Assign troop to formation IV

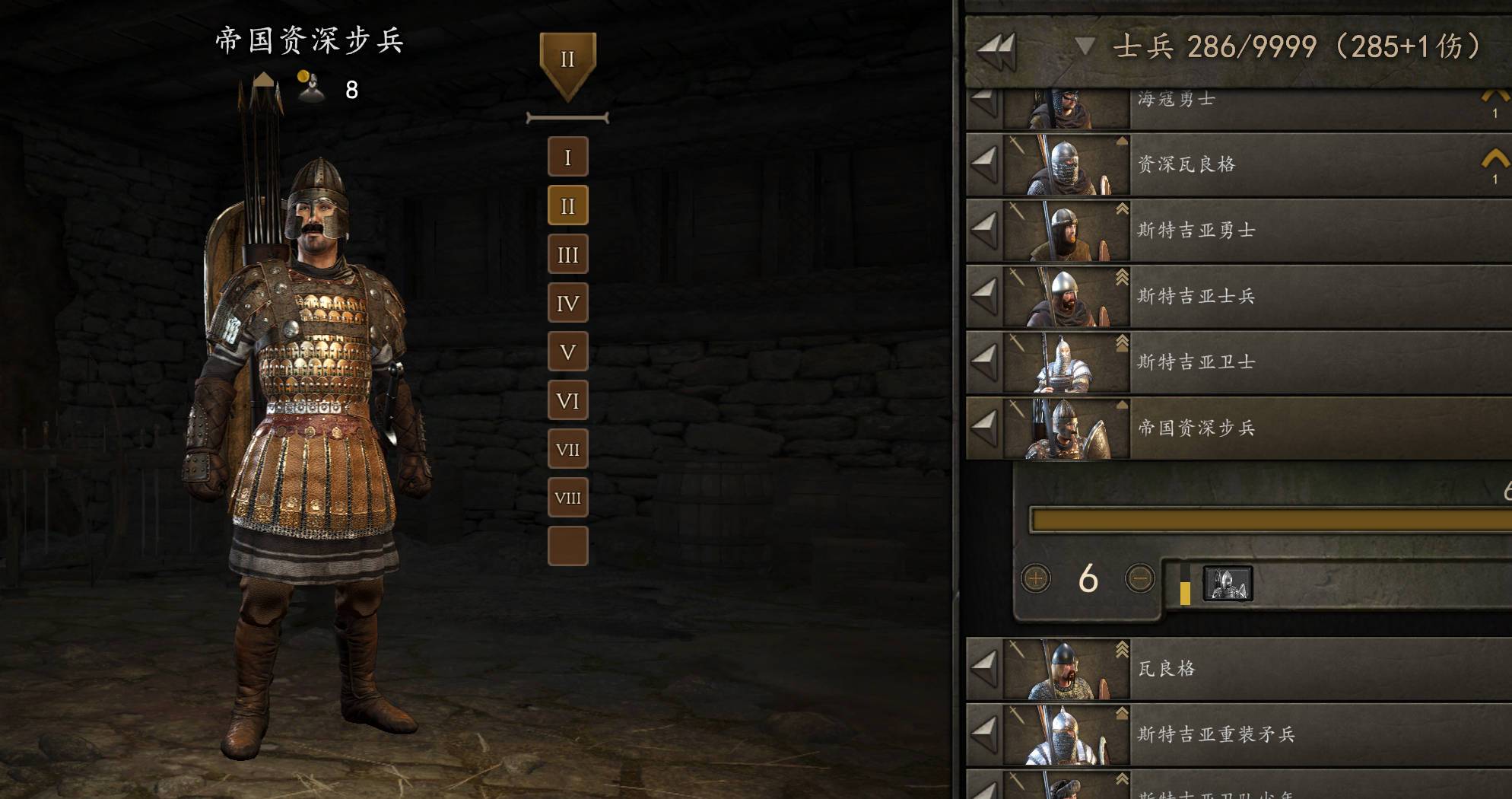567,303
